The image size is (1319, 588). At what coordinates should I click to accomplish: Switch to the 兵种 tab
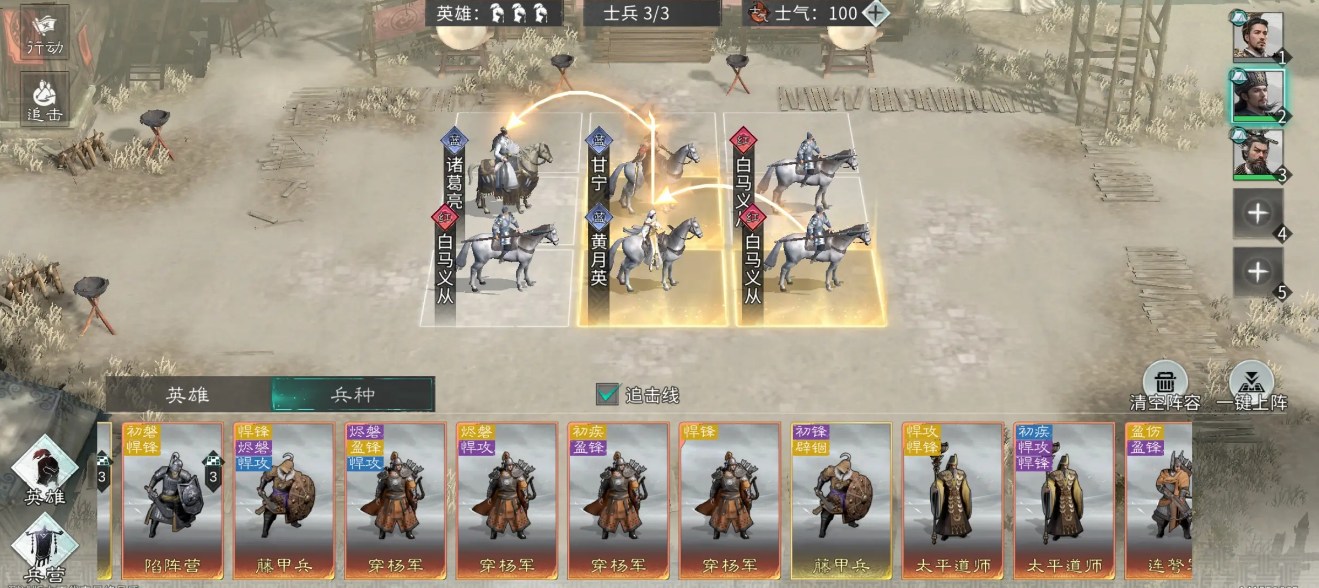point(353,394)
